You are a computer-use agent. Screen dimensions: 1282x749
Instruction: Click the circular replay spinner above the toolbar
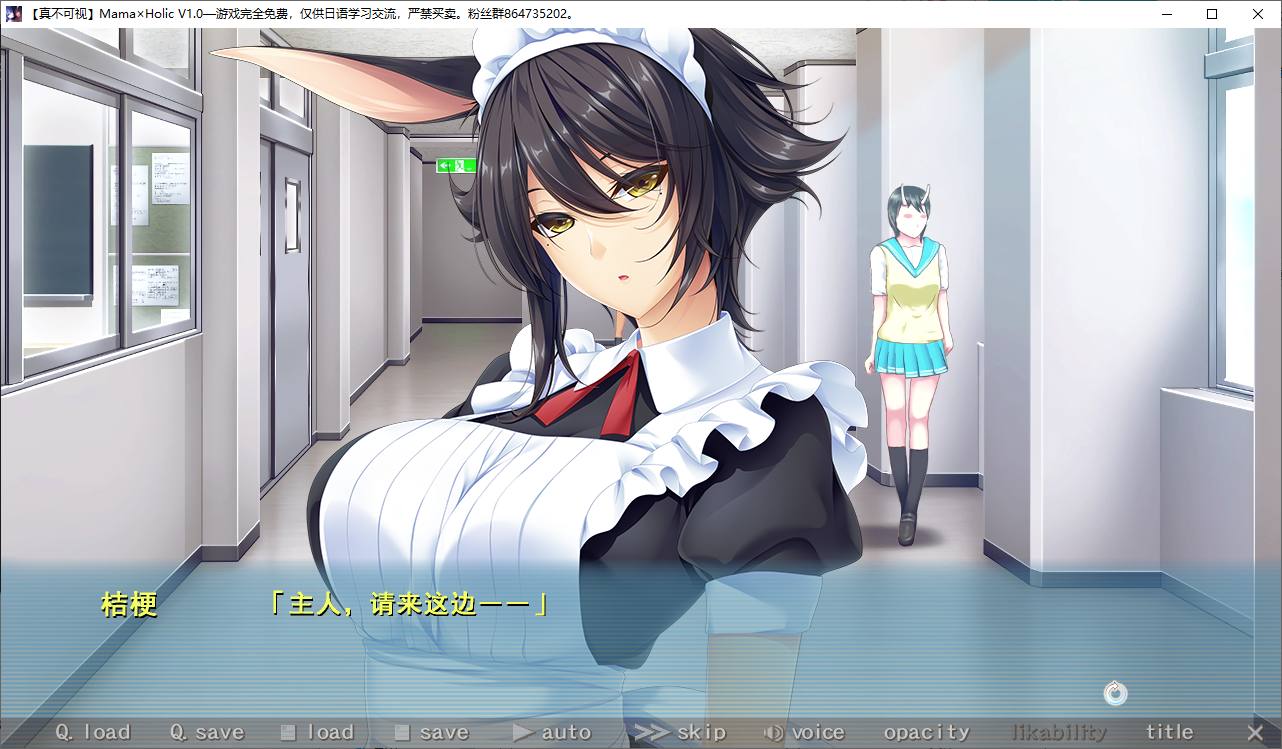(x=1114, y=693)
